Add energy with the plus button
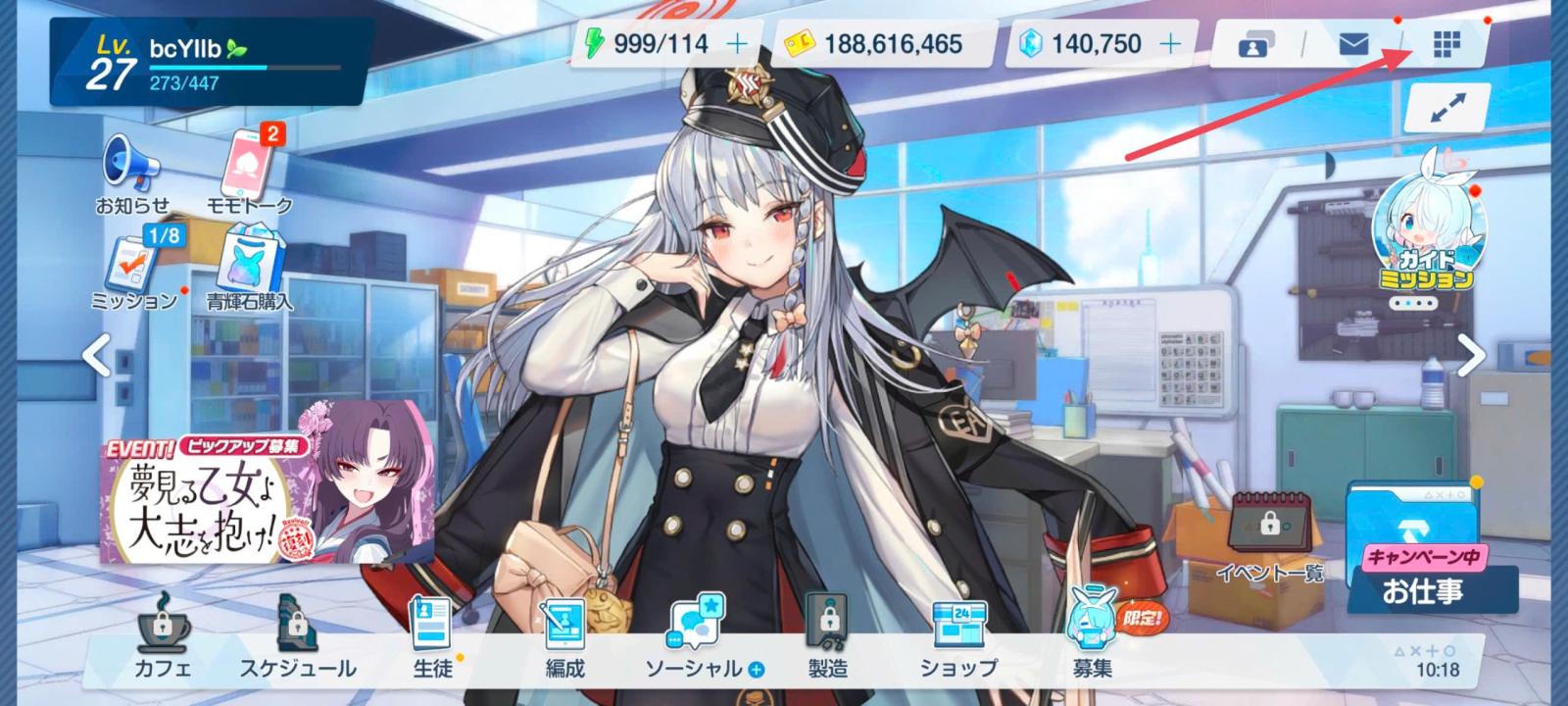This screenshot has height=706, width=1568. 736,44
